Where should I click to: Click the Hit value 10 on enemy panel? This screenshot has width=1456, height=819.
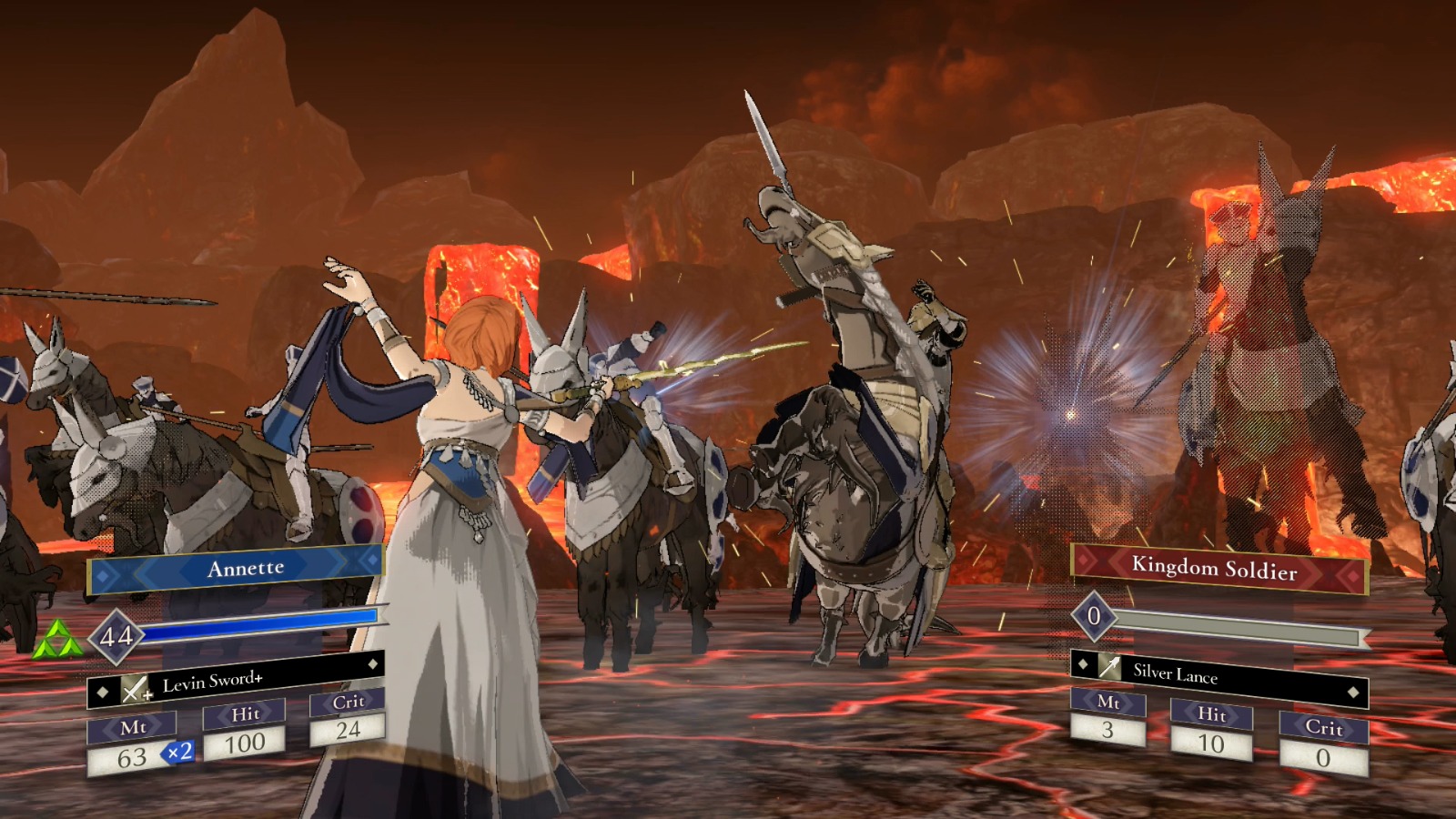(x=1210, y=743)
